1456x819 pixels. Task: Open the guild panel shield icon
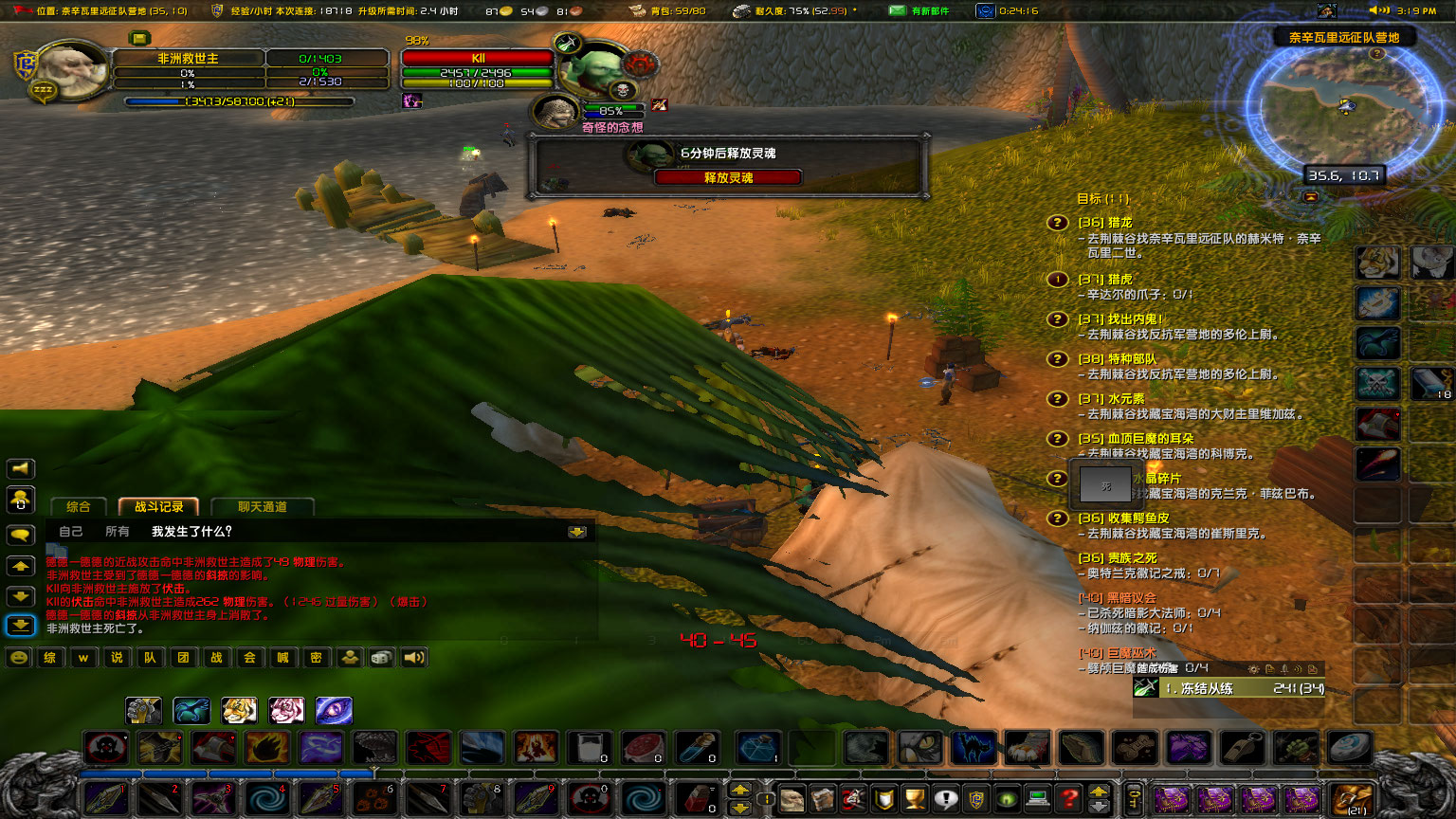point(977,799)
